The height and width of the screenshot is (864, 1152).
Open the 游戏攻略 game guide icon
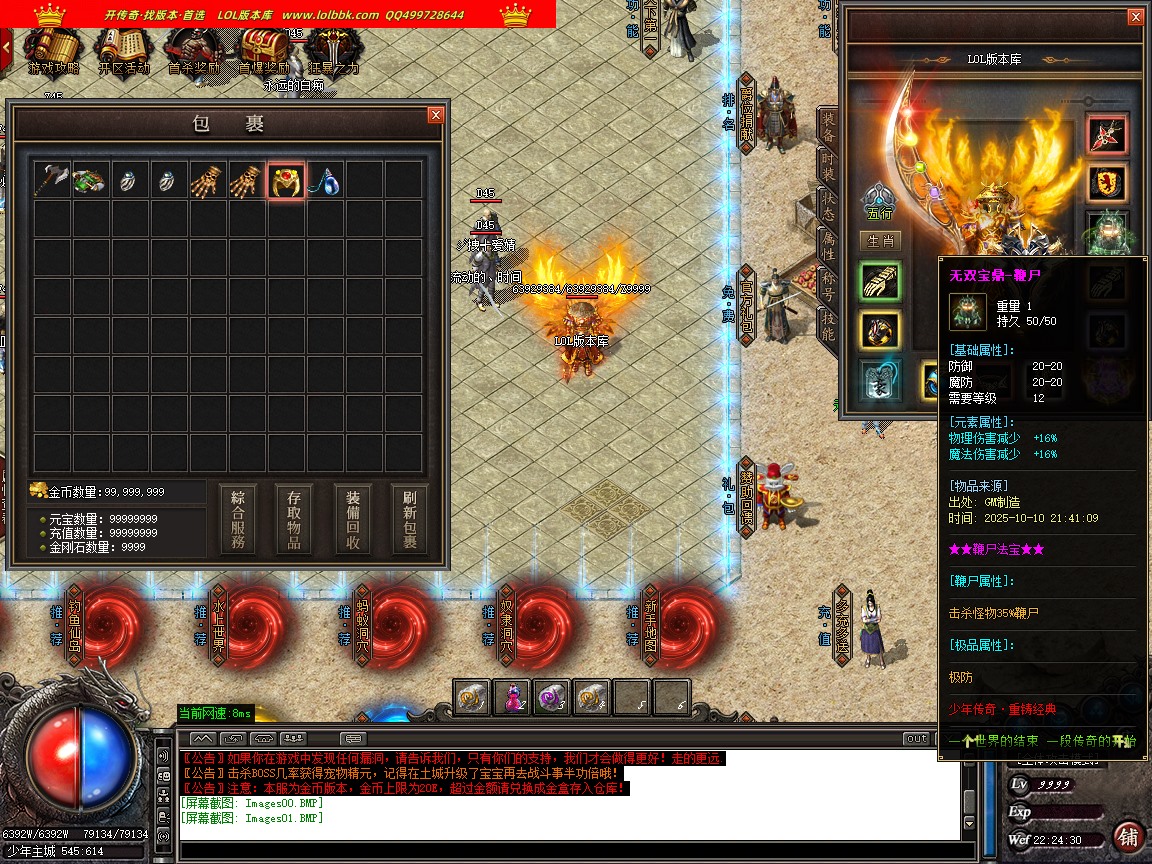tap(51, 50)
